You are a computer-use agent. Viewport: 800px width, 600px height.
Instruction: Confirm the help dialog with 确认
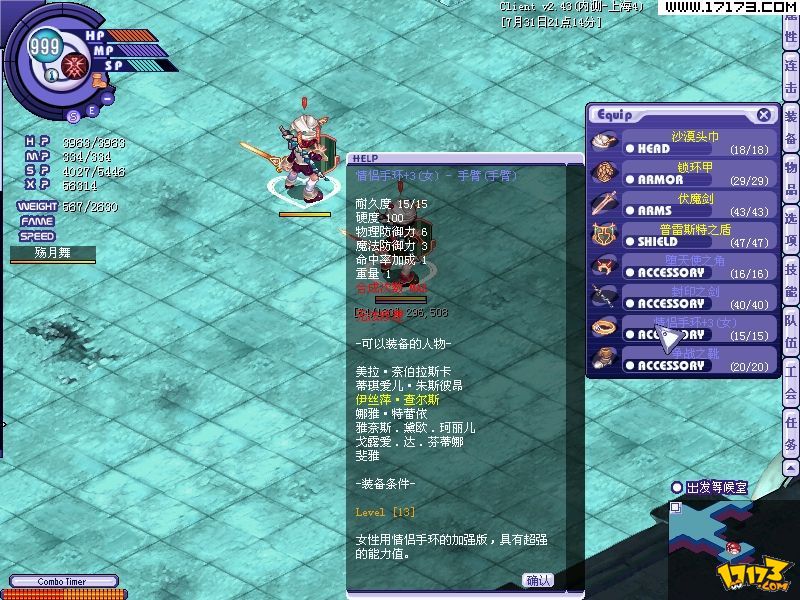[538, 580]
